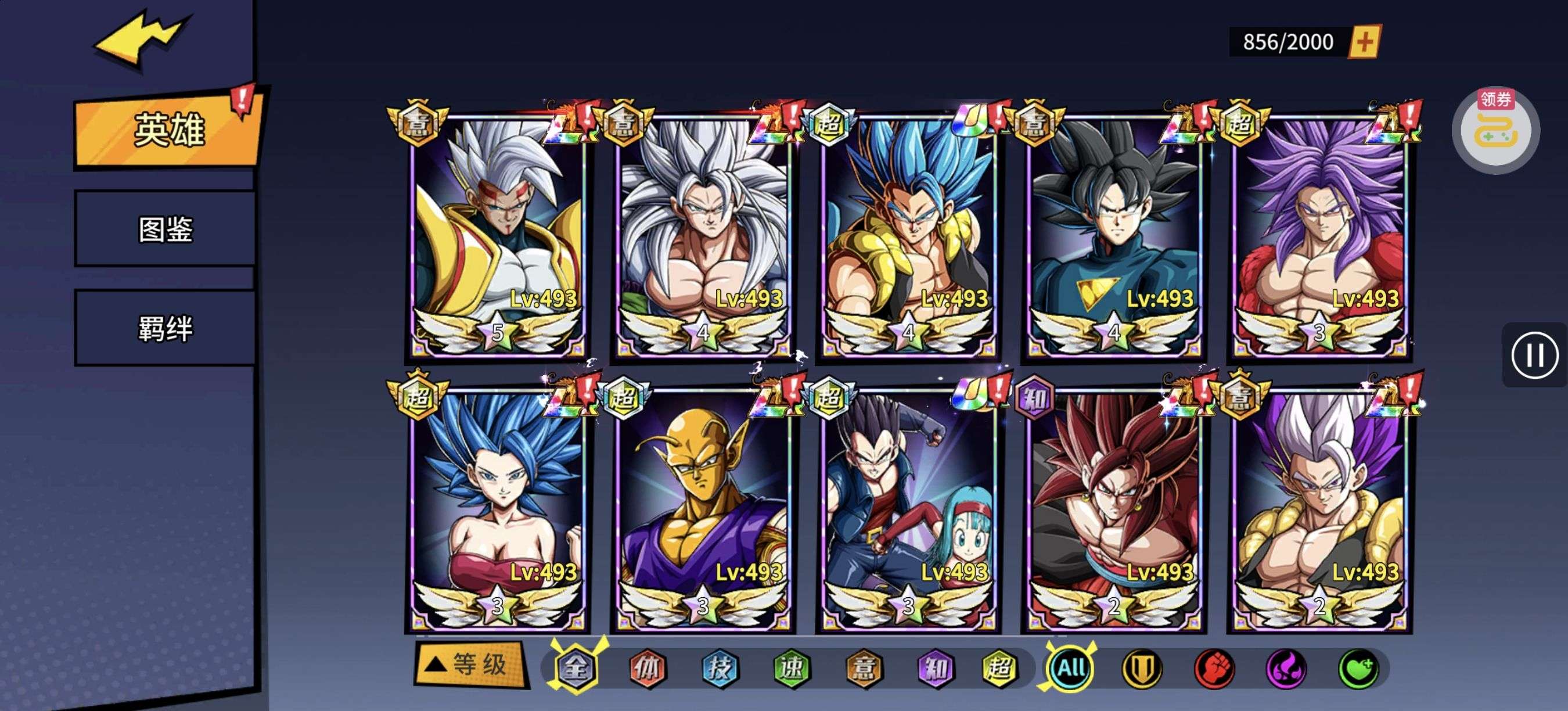This screenshot has height=711, width=1568.
Task: Open the 英雄 heroes tab
Action: pos(168,130)
